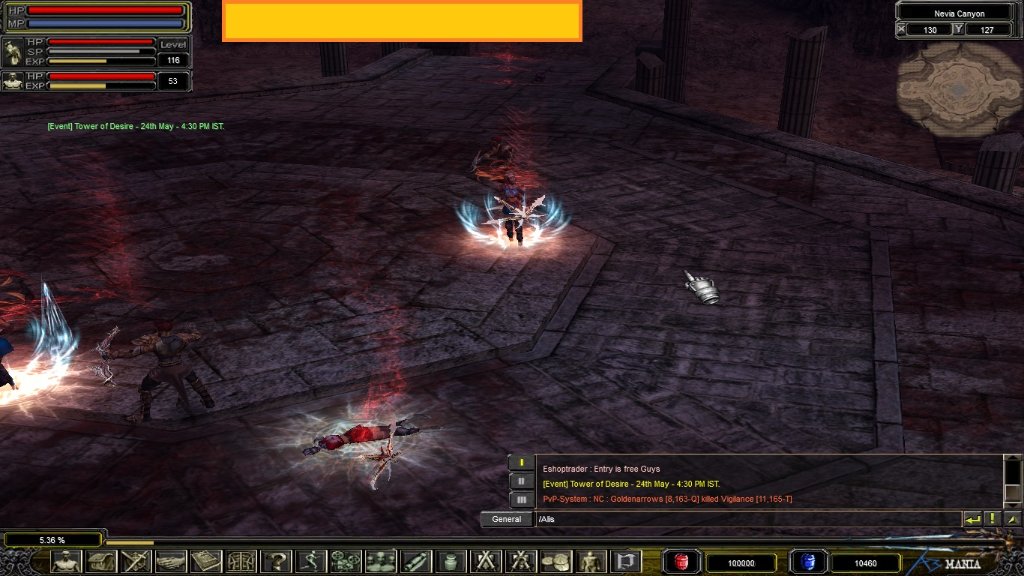Click the question mark help icon
Image resolution: width=1024 pixels, height=576 pixels.
(x=277, y=561)
